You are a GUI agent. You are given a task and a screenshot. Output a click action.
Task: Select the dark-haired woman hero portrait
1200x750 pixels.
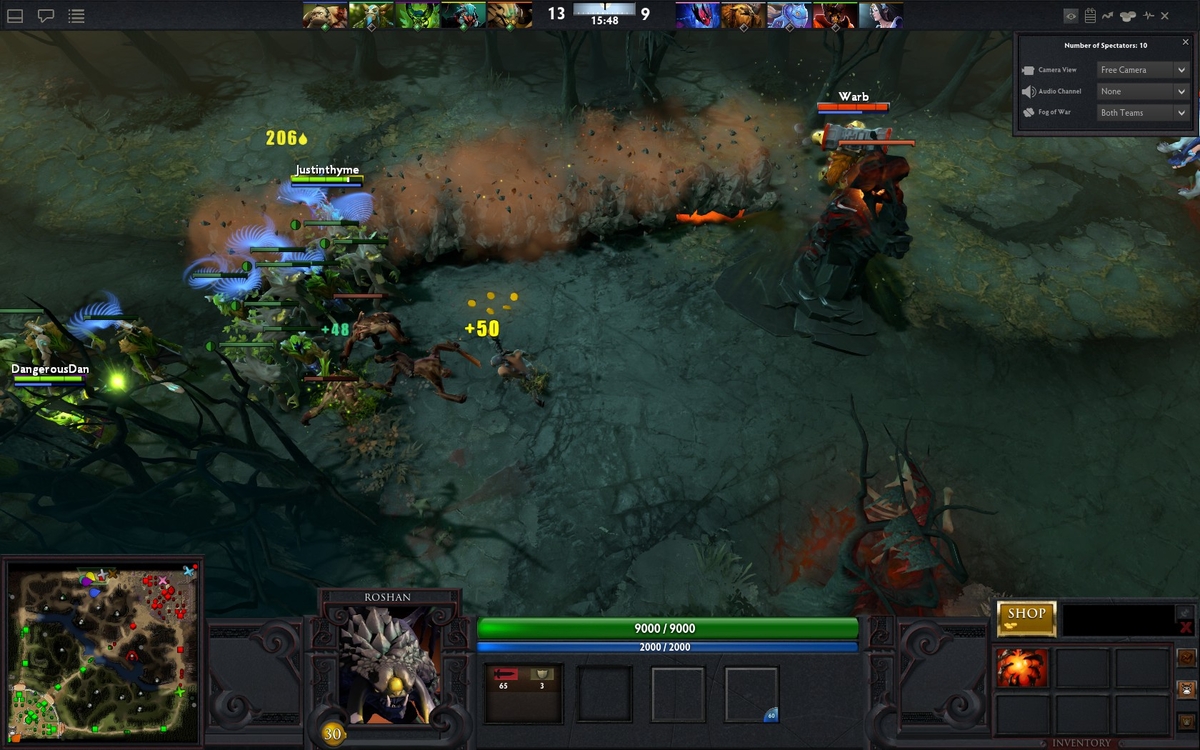pyautogui.click(x=880, y=15)
